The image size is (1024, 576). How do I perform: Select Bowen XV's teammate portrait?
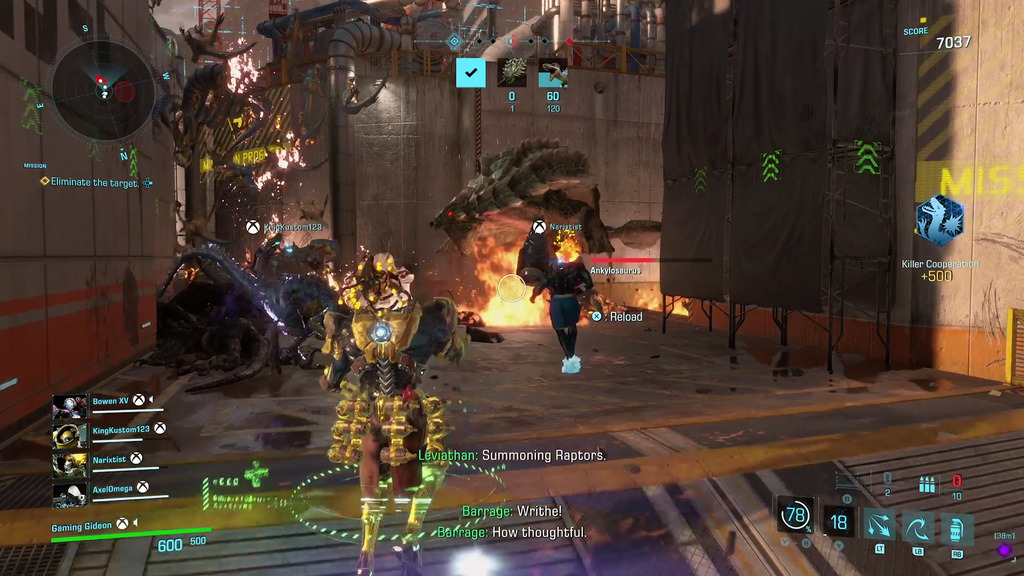coord(70,406)
